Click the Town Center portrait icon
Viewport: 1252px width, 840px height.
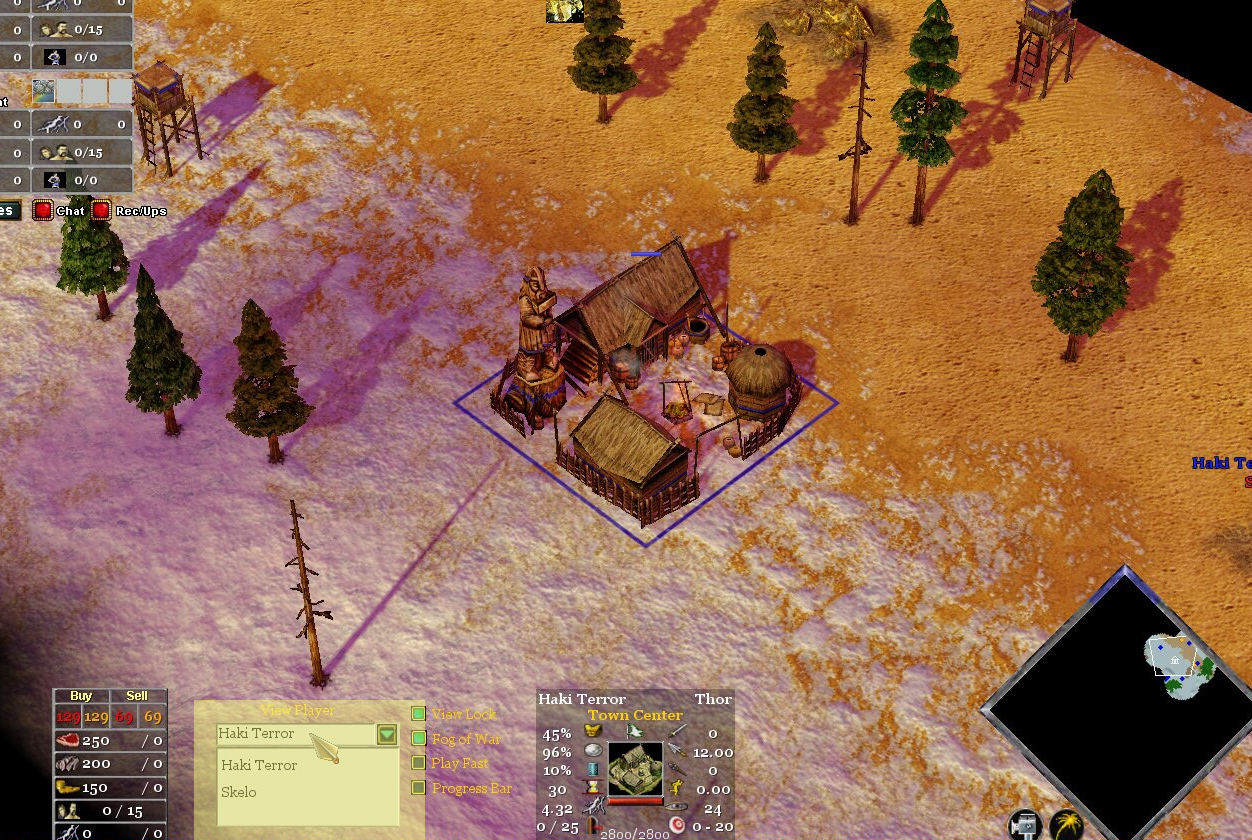[635, 768]
